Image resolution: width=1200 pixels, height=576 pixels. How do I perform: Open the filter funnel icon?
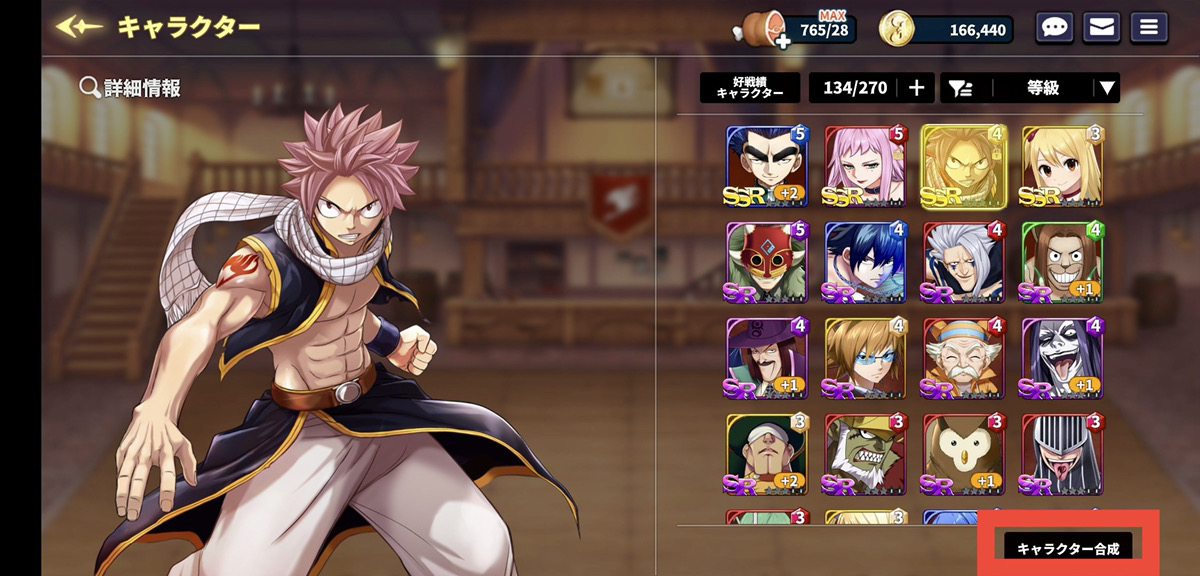pyautogui.click(x=960, y=88)
